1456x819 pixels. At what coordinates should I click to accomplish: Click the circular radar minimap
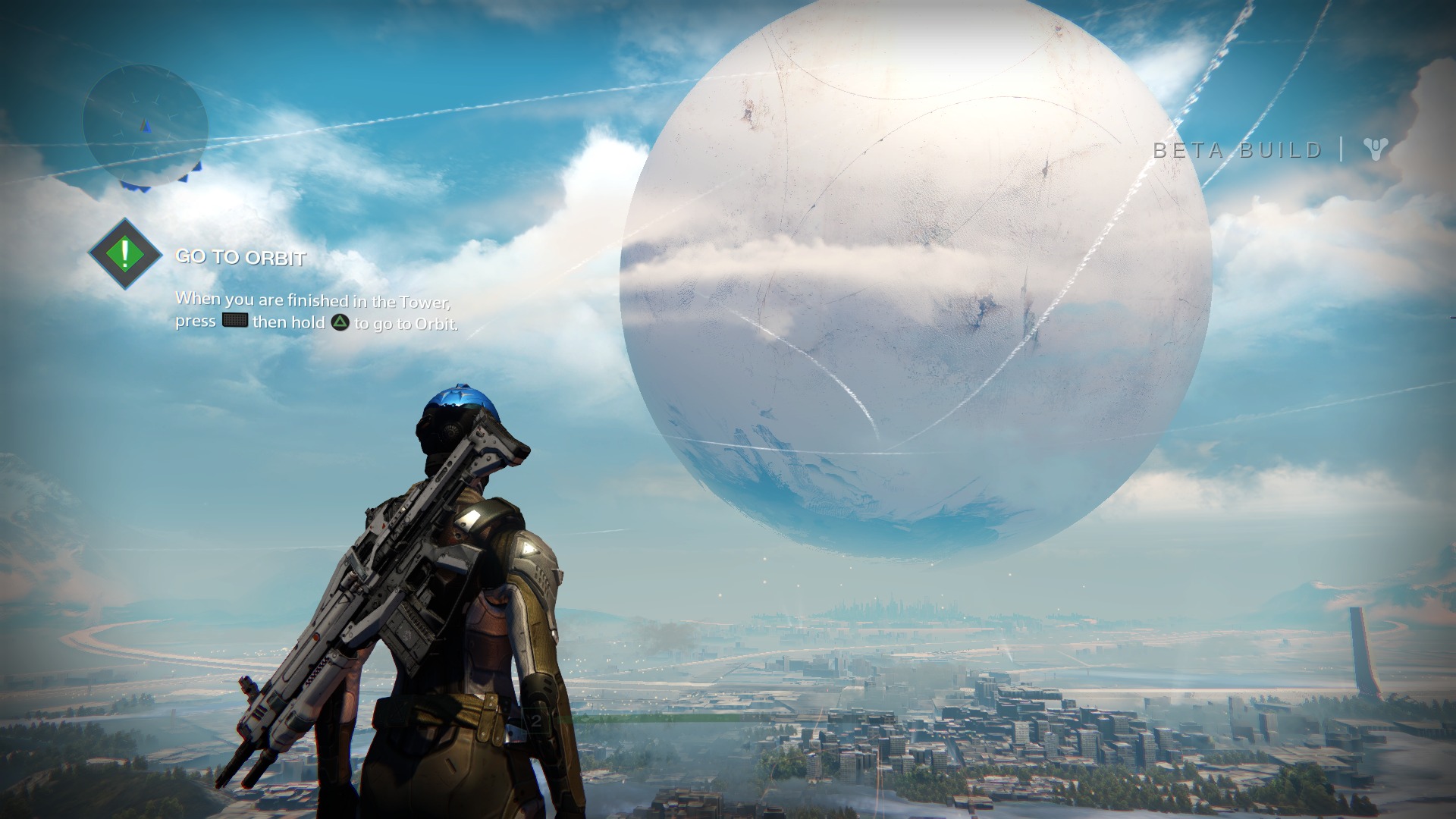coord(145,126)
